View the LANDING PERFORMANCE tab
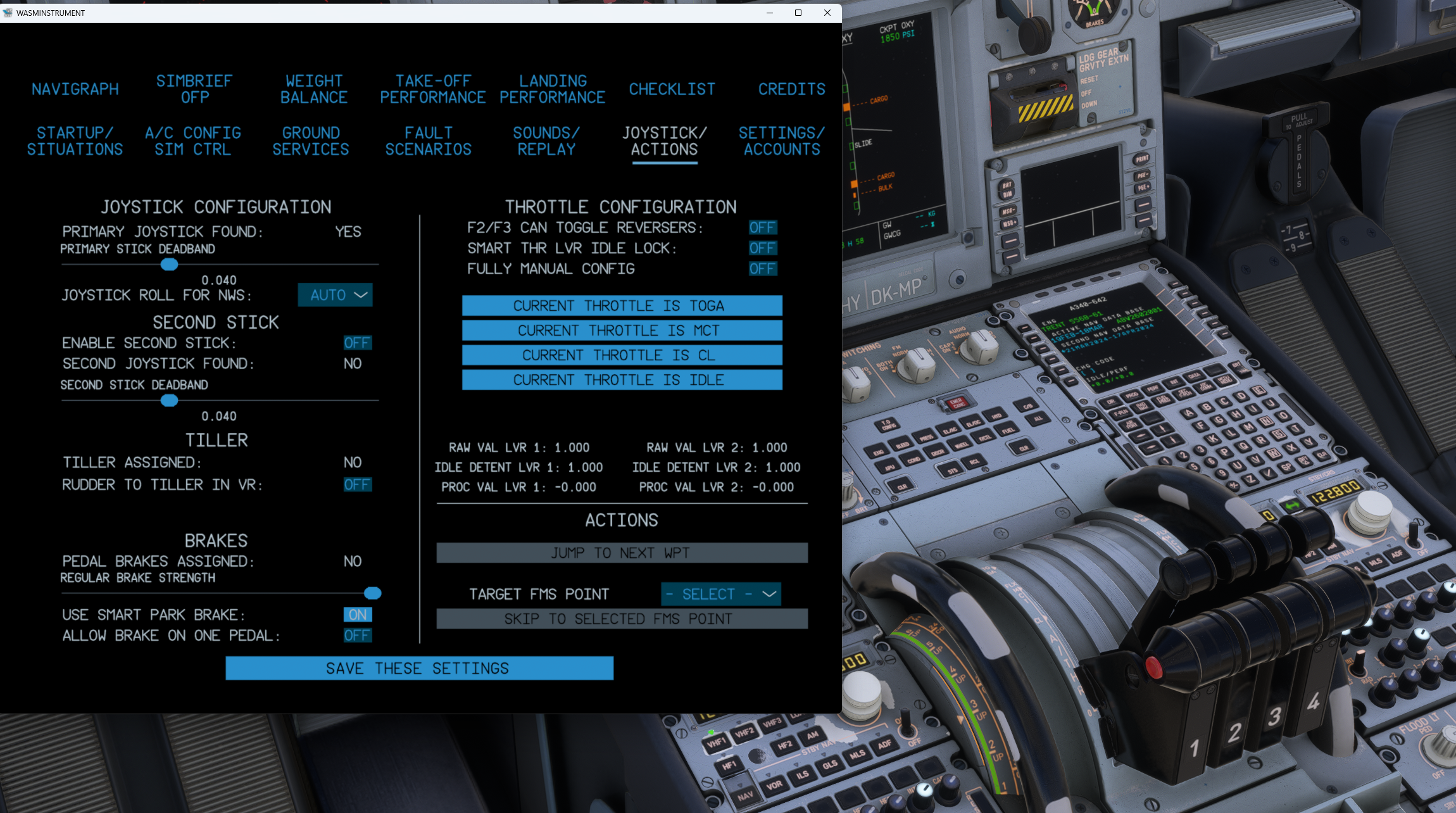The height and width of the screenshot is (813, 1456). pos(551,89)
